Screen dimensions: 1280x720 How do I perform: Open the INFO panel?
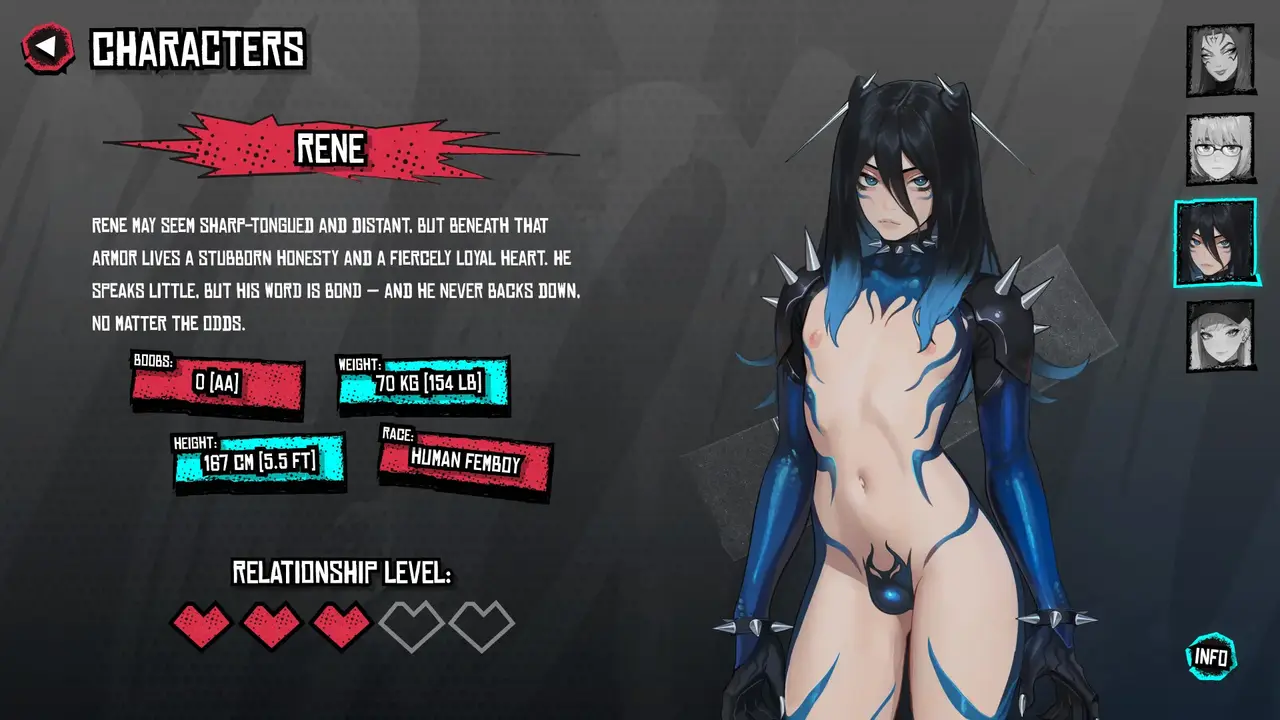(x=1211, y=657)
